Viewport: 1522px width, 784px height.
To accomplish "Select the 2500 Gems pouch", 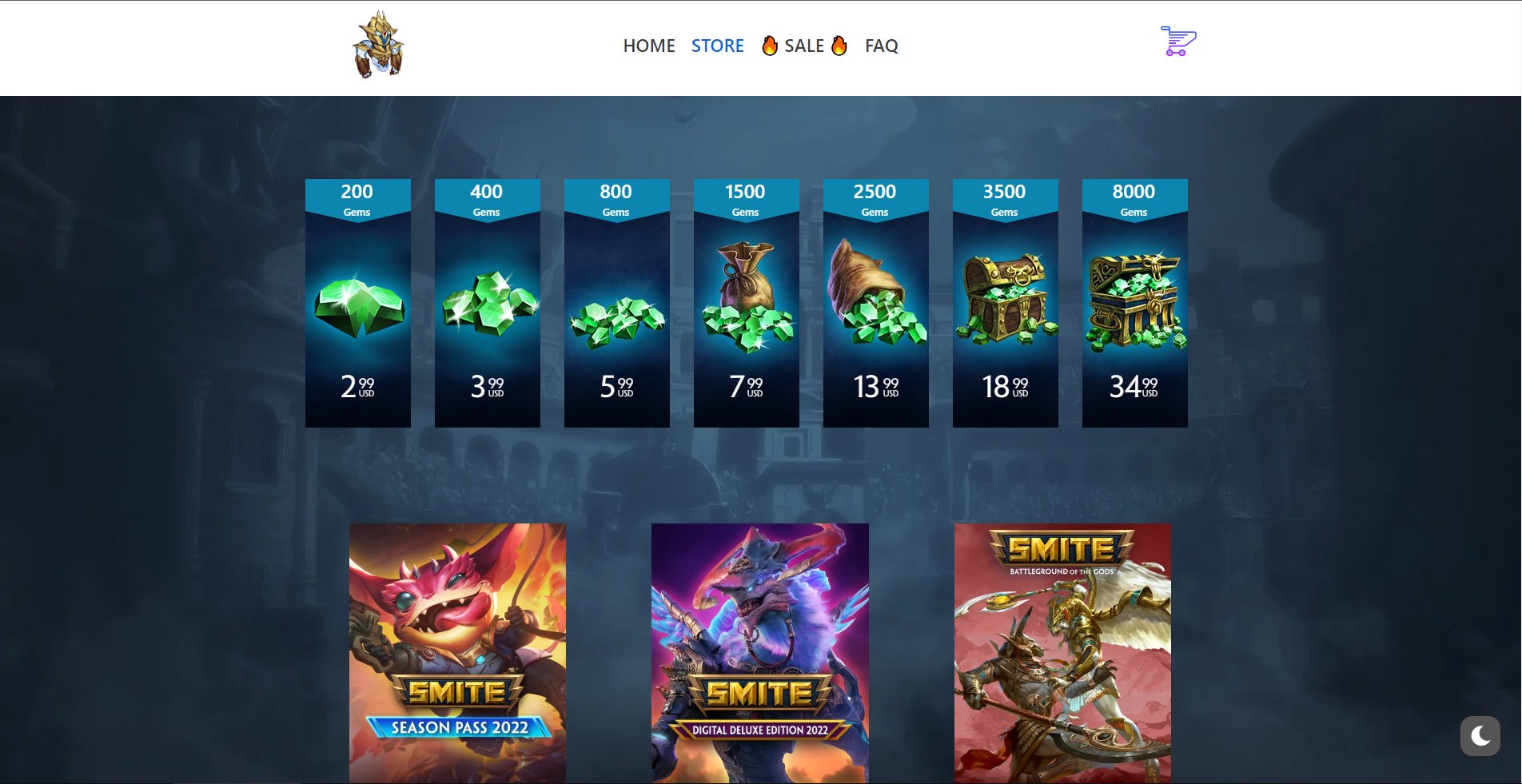I will pos(875,304).
